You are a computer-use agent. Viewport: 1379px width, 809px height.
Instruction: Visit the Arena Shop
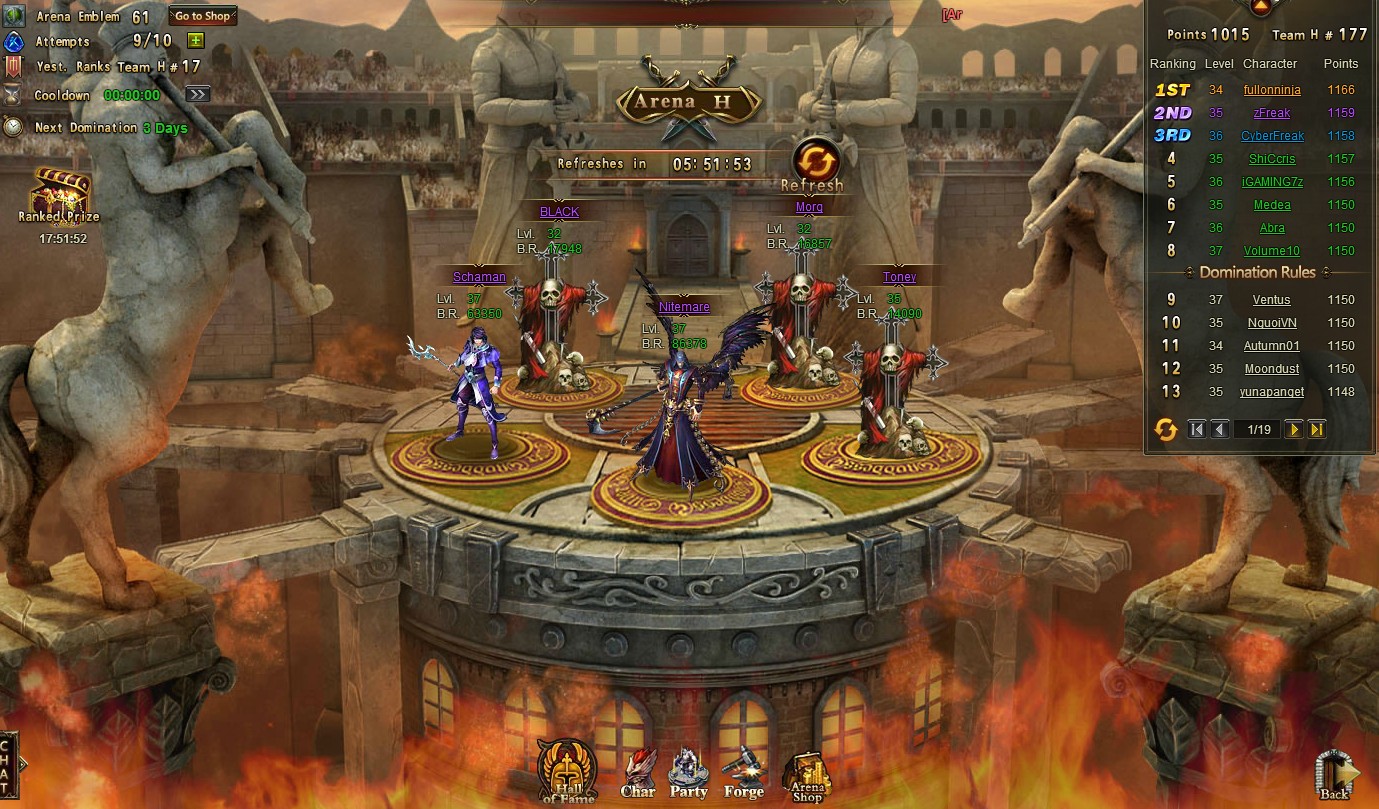point(807,777)
